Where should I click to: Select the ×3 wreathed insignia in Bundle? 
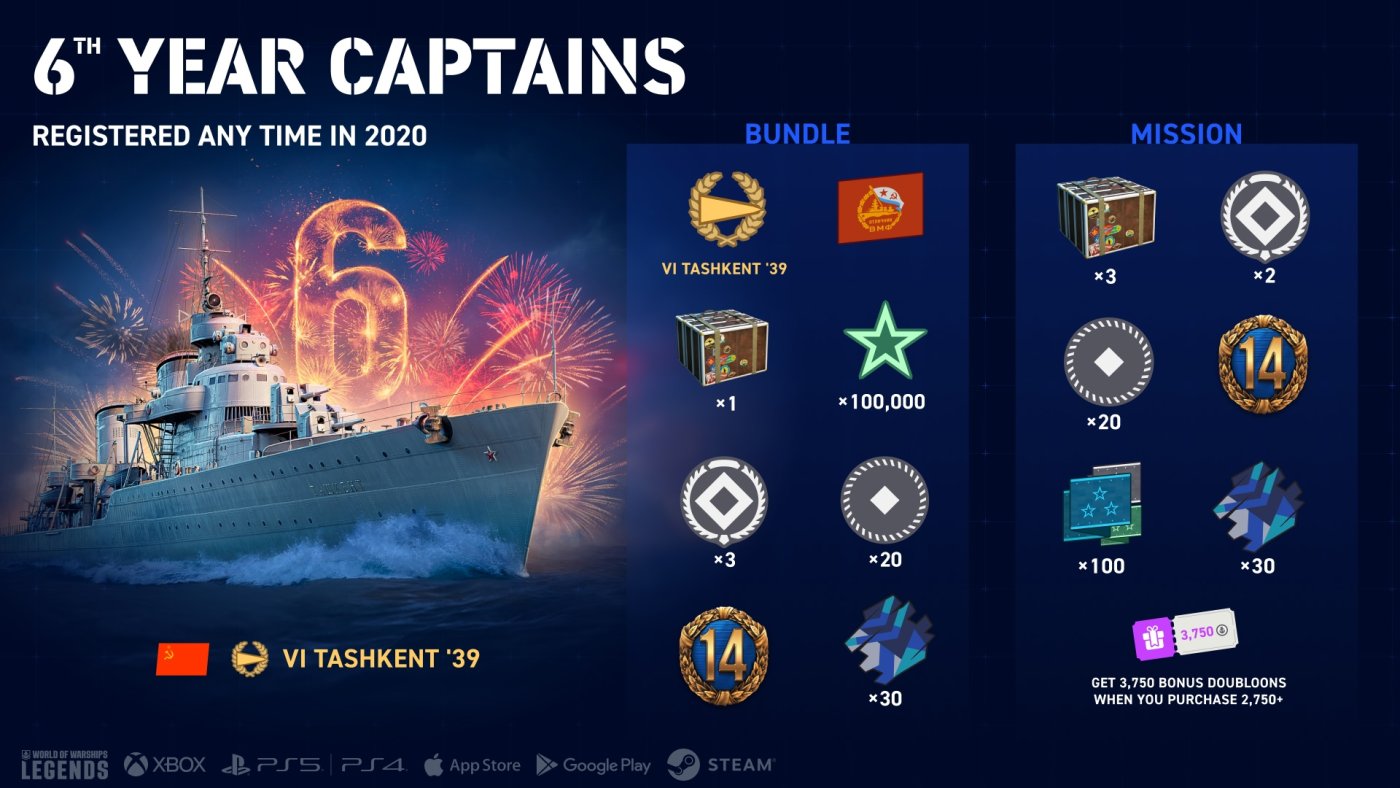[x=723, y=500]
